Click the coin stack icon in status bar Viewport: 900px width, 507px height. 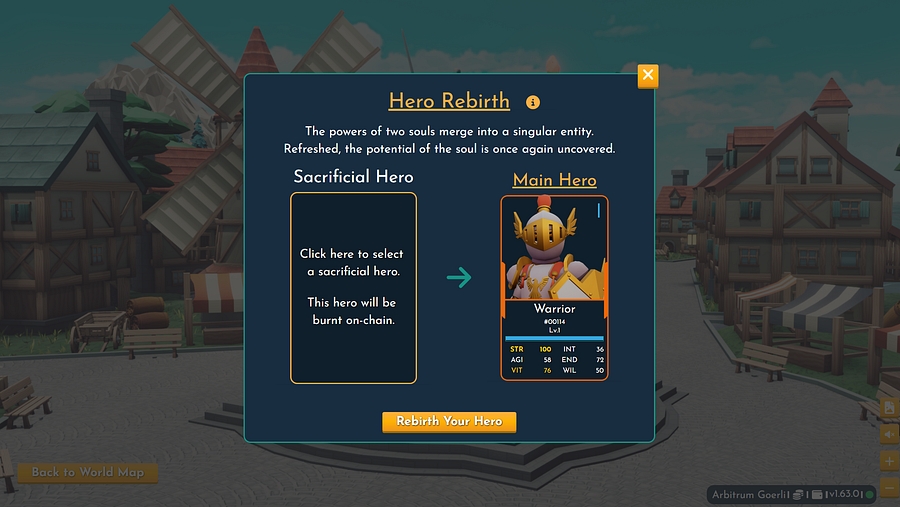pos(799,494)
